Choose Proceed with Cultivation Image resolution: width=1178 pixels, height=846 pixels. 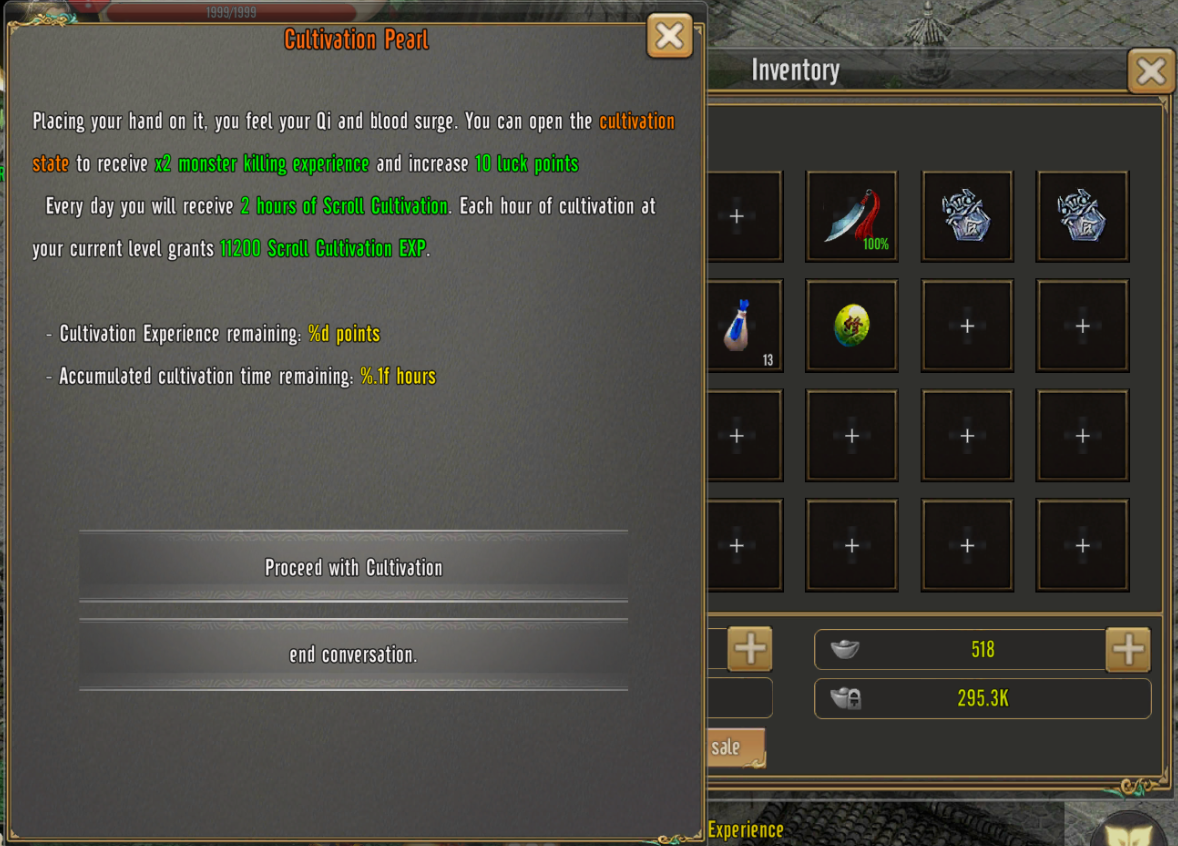tap(353, 567)
